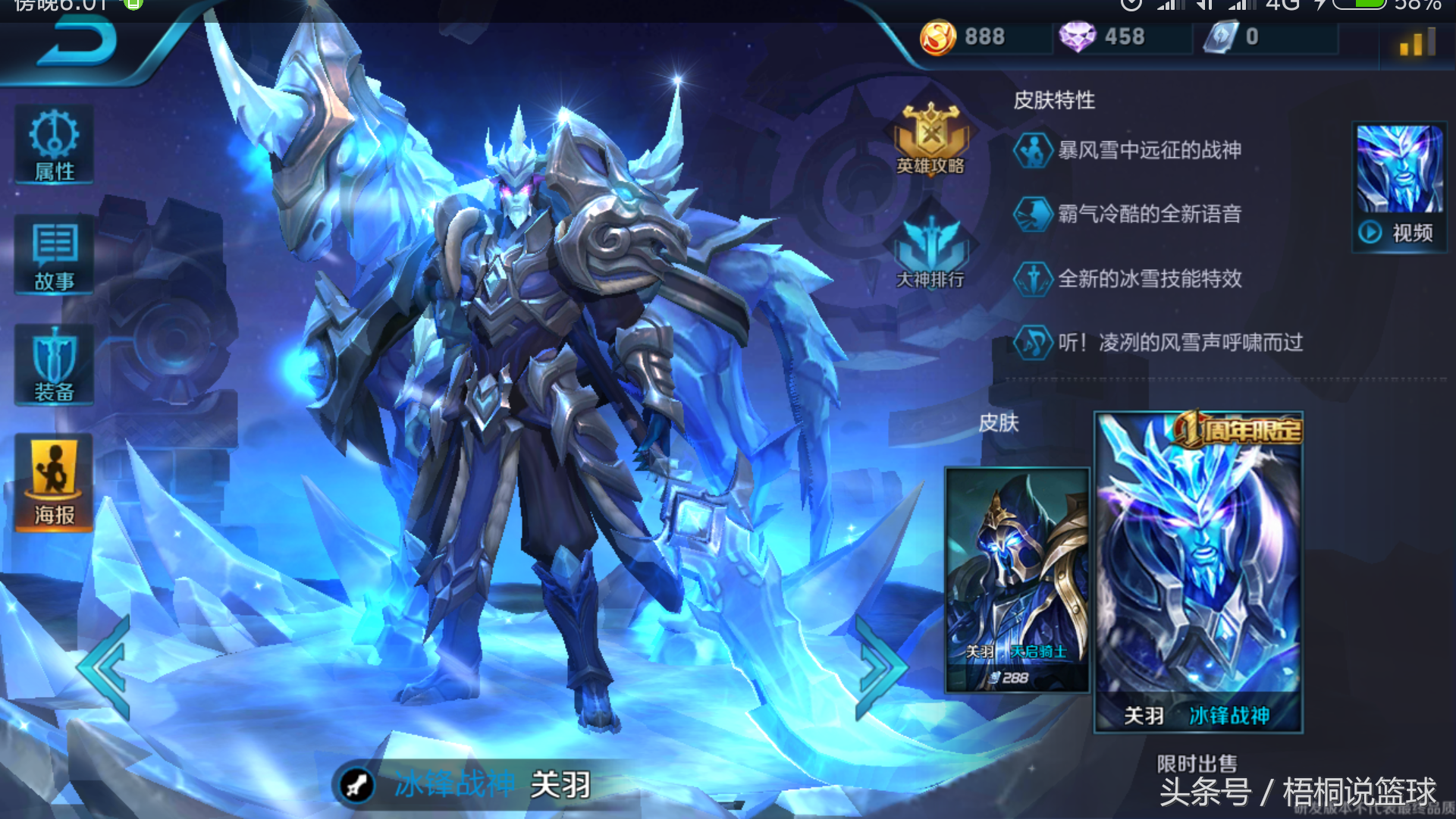Switch to the previous hero with left arrow

click(106, 667)
